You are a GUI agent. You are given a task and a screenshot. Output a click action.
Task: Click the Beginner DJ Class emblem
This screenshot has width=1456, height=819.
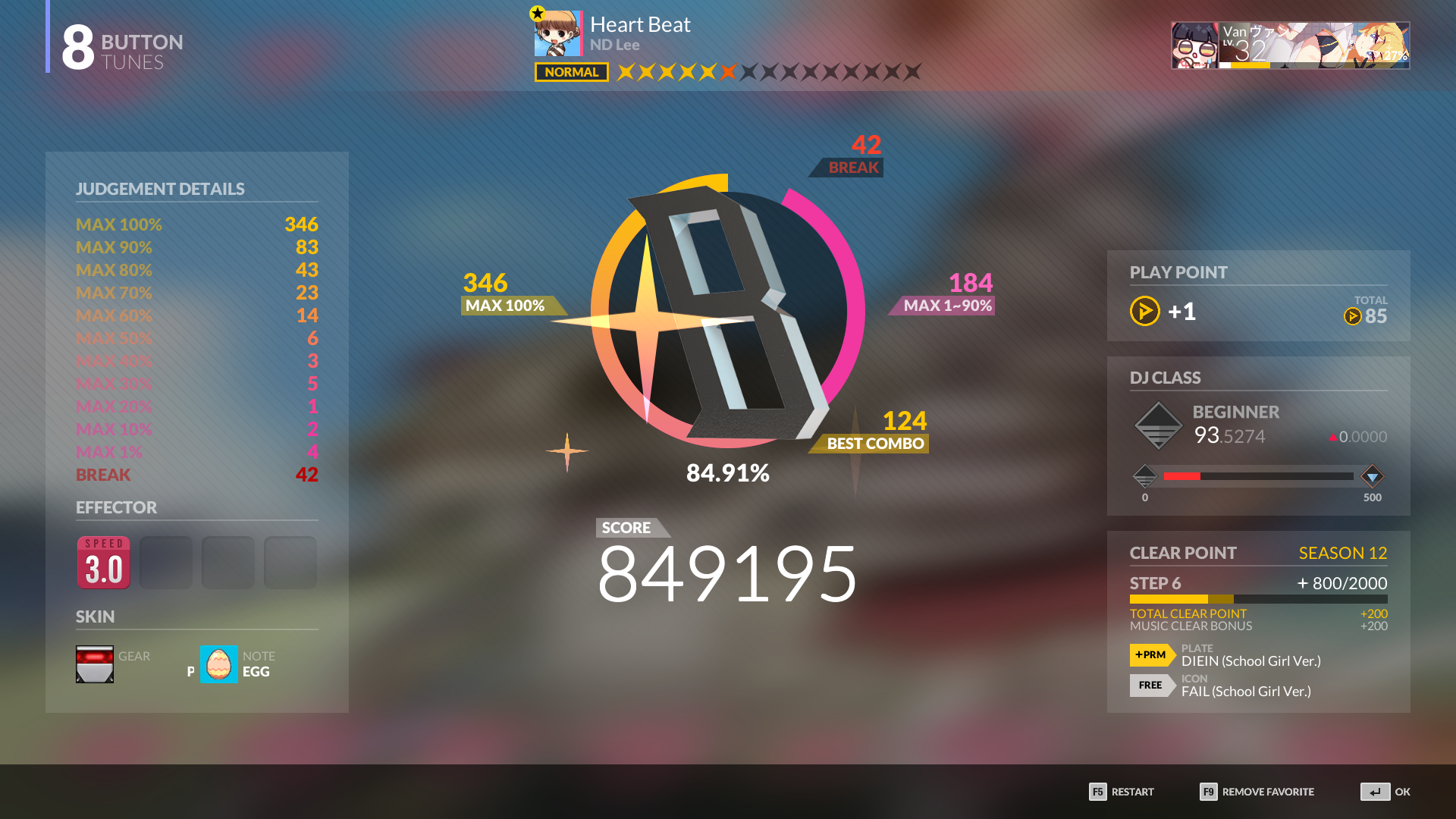pyautogui.click(x=1158, y=425)
